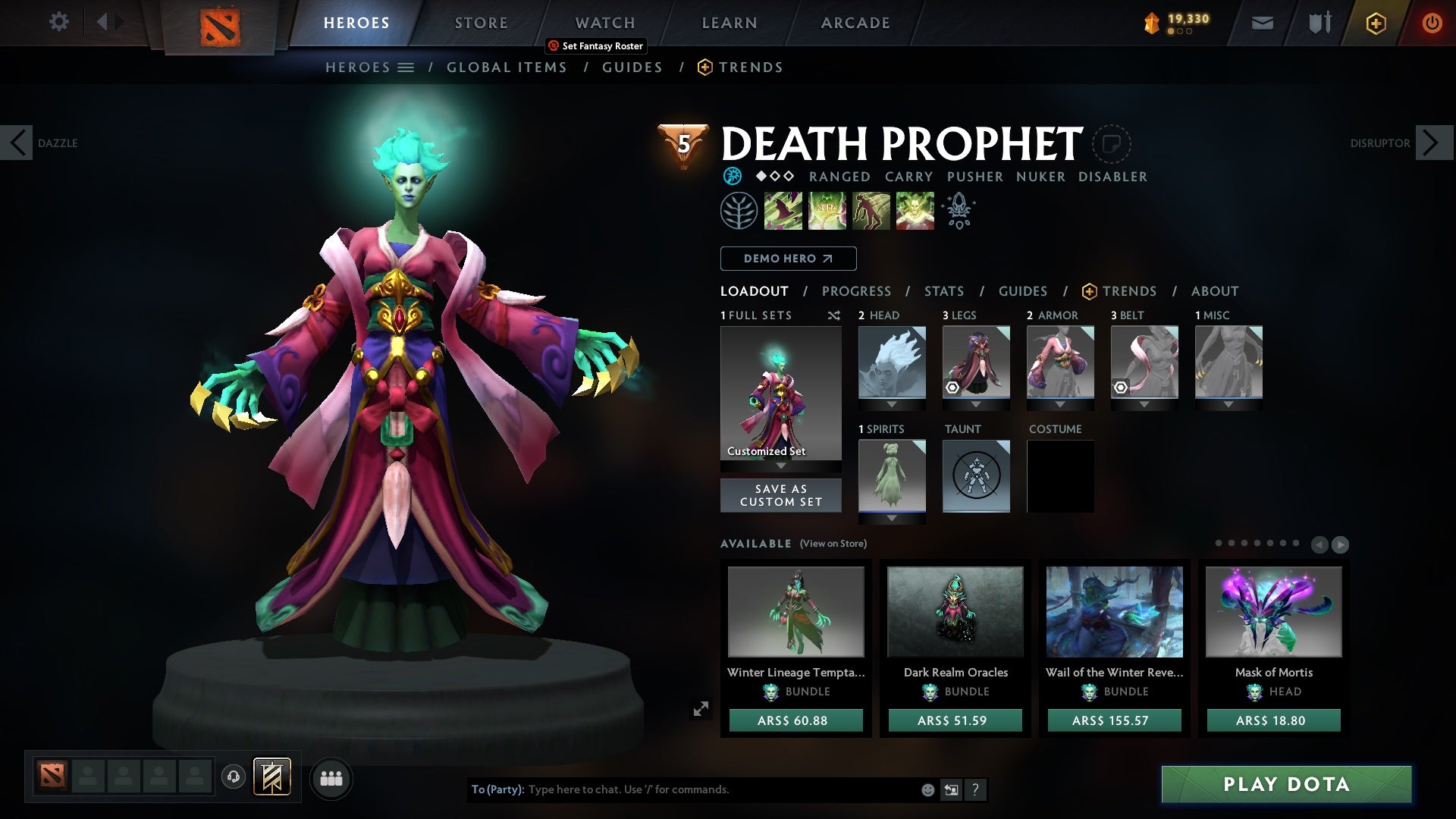Select the Armory shield-and-sword icon
The width and height of the screenshot is (1456, 819).
1319,23
